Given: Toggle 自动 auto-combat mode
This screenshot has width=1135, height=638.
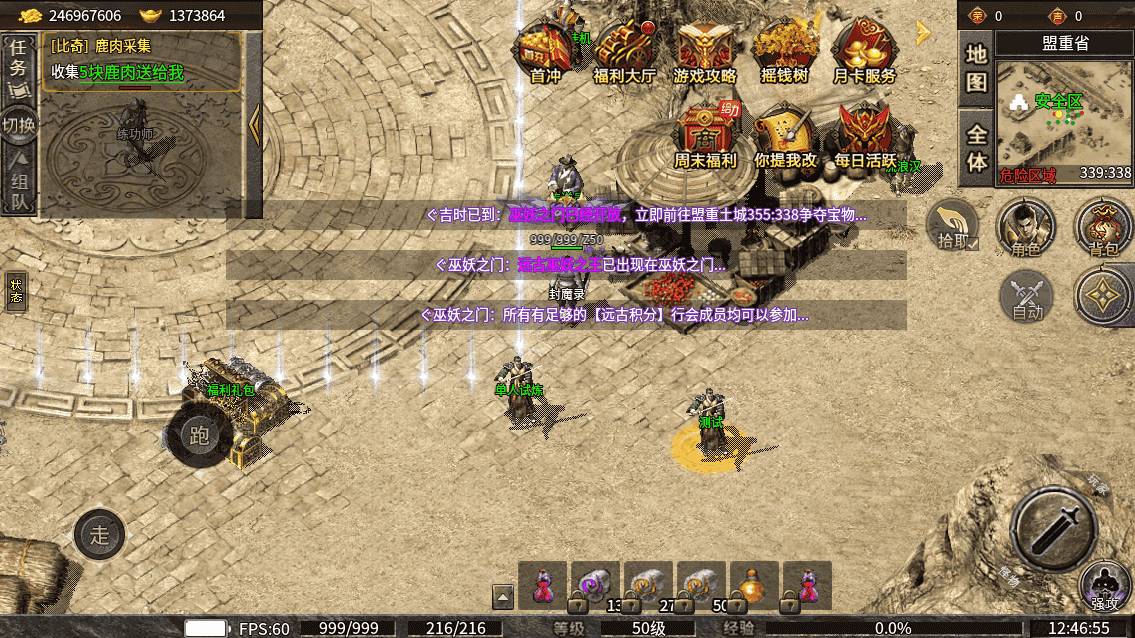Looking at the screenshot, I should point(1027,297).
